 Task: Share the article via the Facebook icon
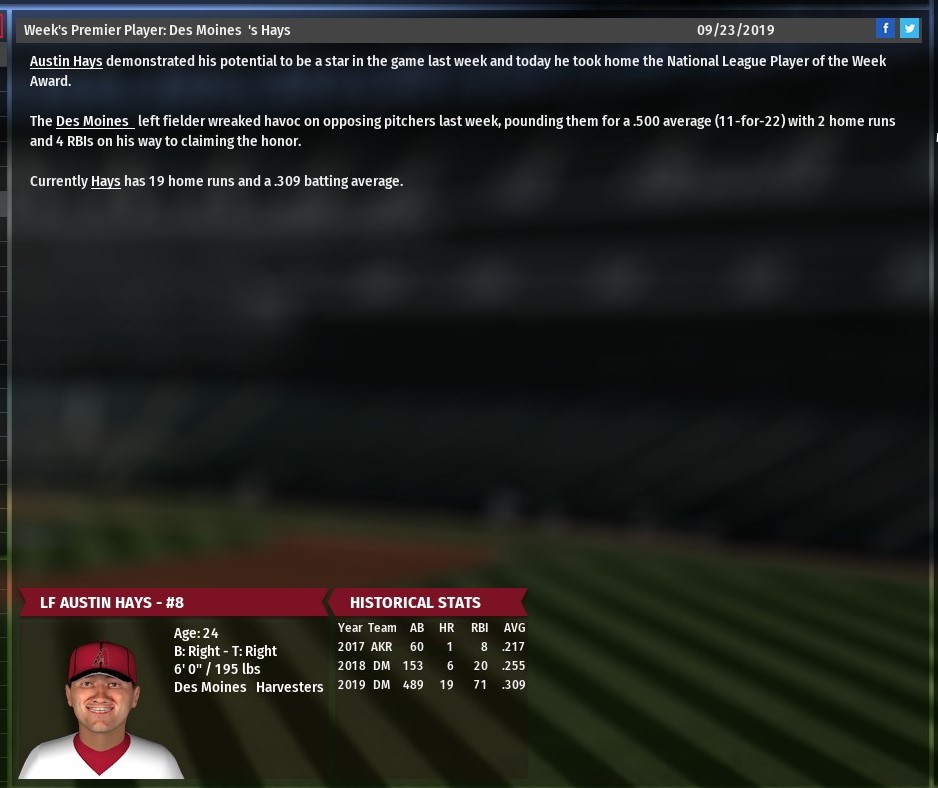click(885, 29)
